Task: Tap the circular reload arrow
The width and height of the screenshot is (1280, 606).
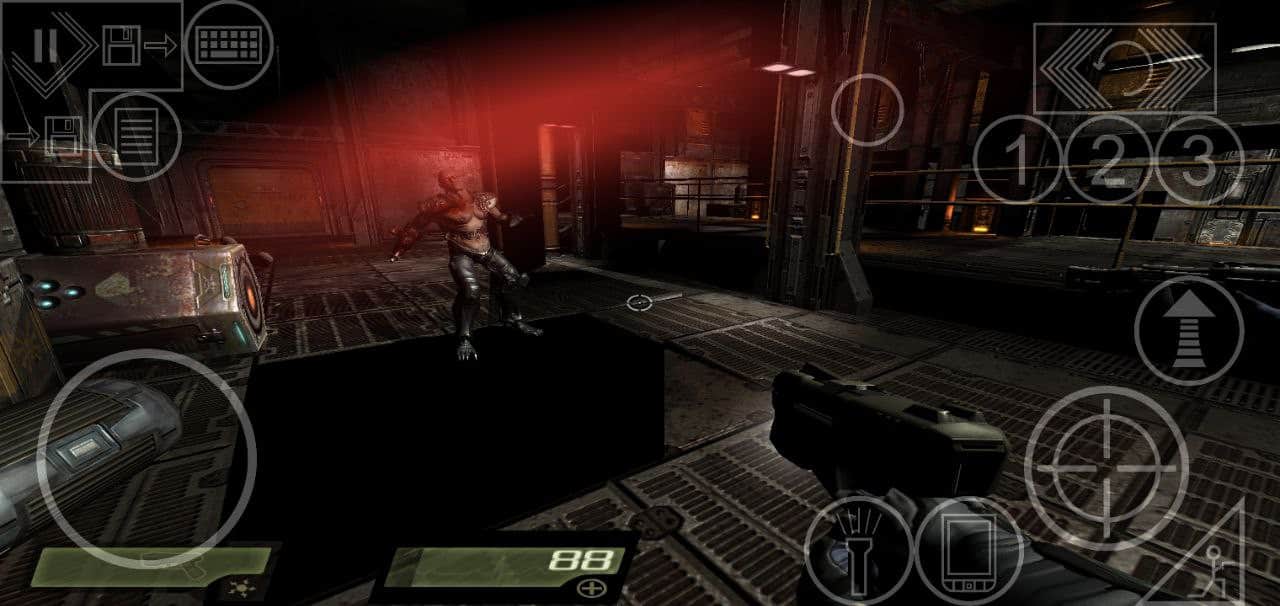Action: point(1125,67)
